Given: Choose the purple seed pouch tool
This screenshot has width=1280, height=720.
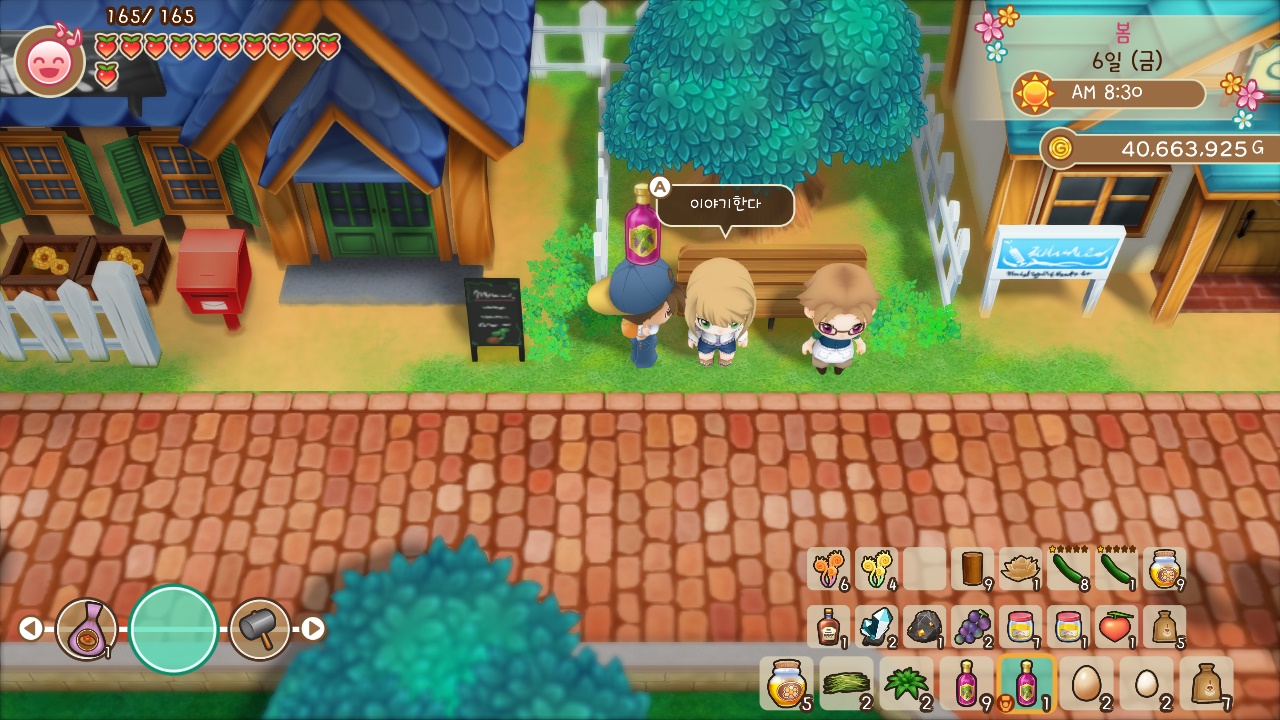Looking at the screenshot, I should pyautogui.click(x=86, y=629).
